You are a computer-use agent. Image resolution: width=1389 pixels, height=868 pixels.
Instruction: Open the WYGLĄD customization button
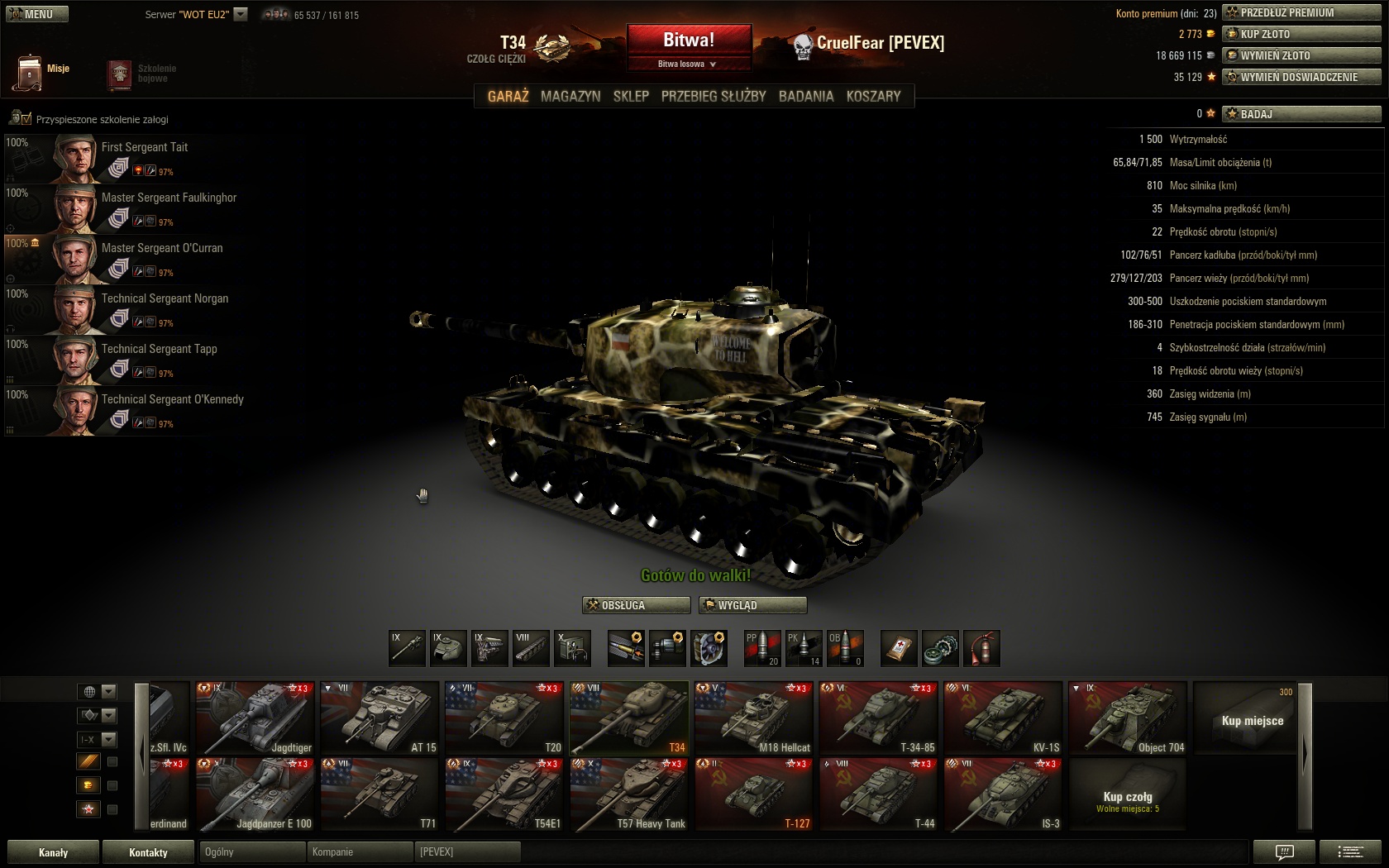752,605
